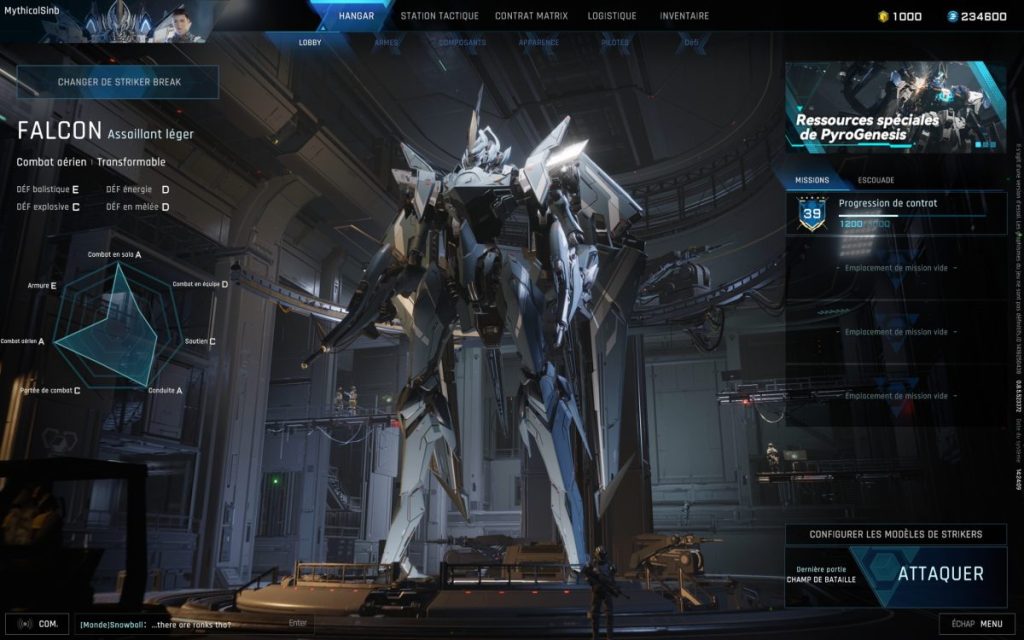Switch to the Escouade tab
The image size is (1024, 640).
(876, 181)
